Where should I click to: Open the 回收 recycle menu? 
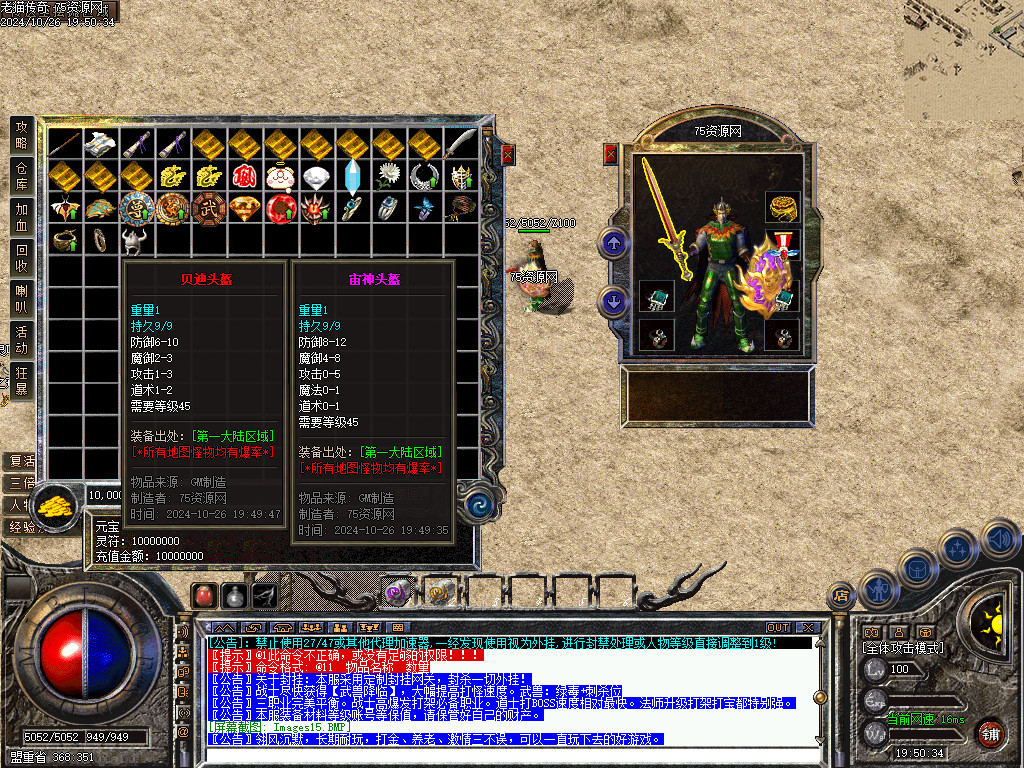point(22,258)
